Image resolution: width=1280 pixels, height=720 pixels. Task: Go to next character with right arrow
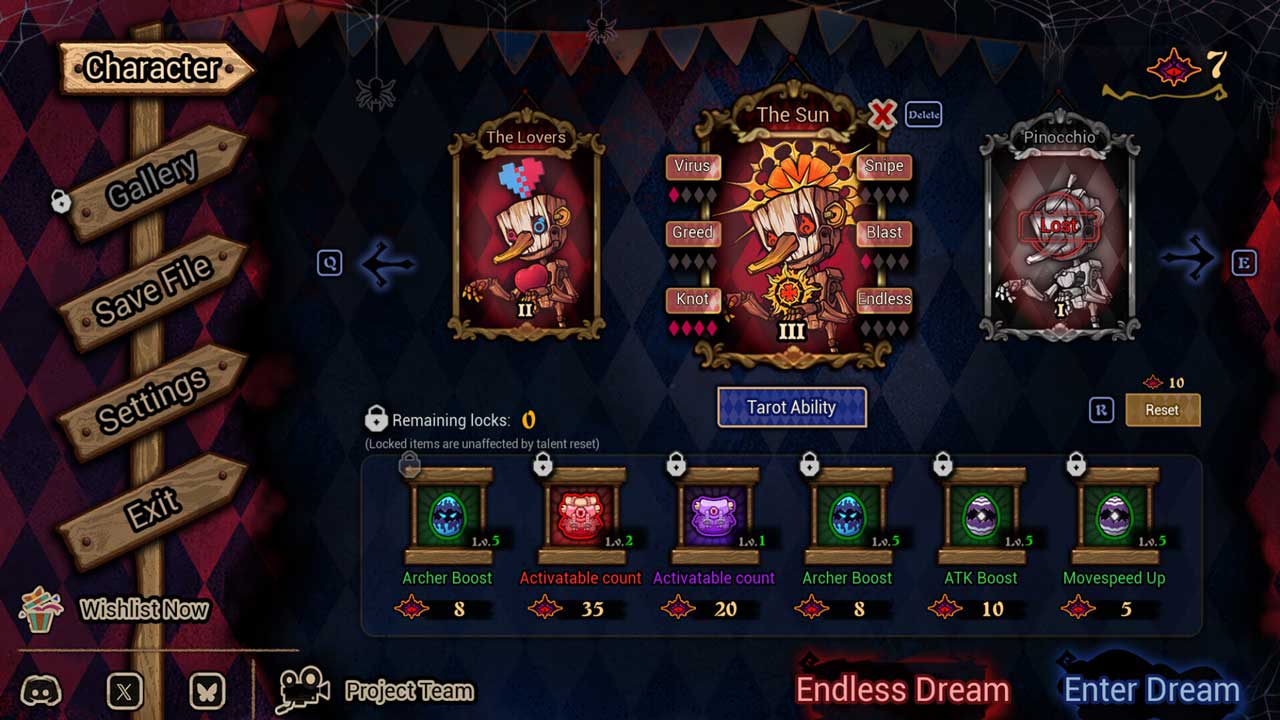1188,261
